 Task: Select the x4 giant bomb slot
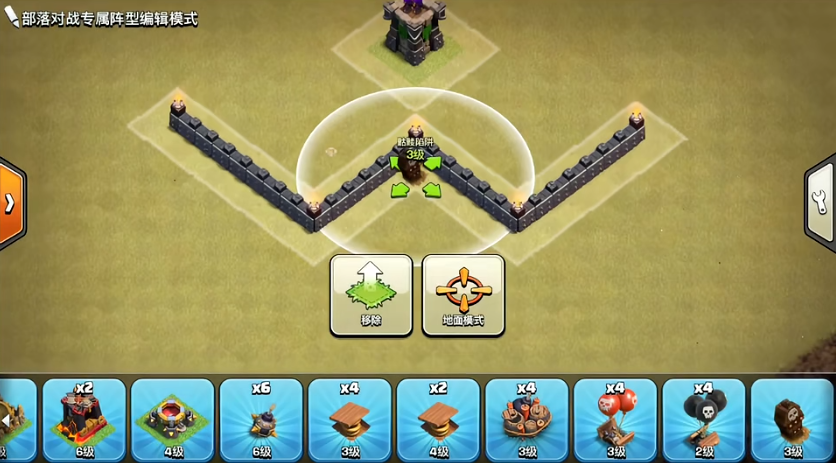526,419
